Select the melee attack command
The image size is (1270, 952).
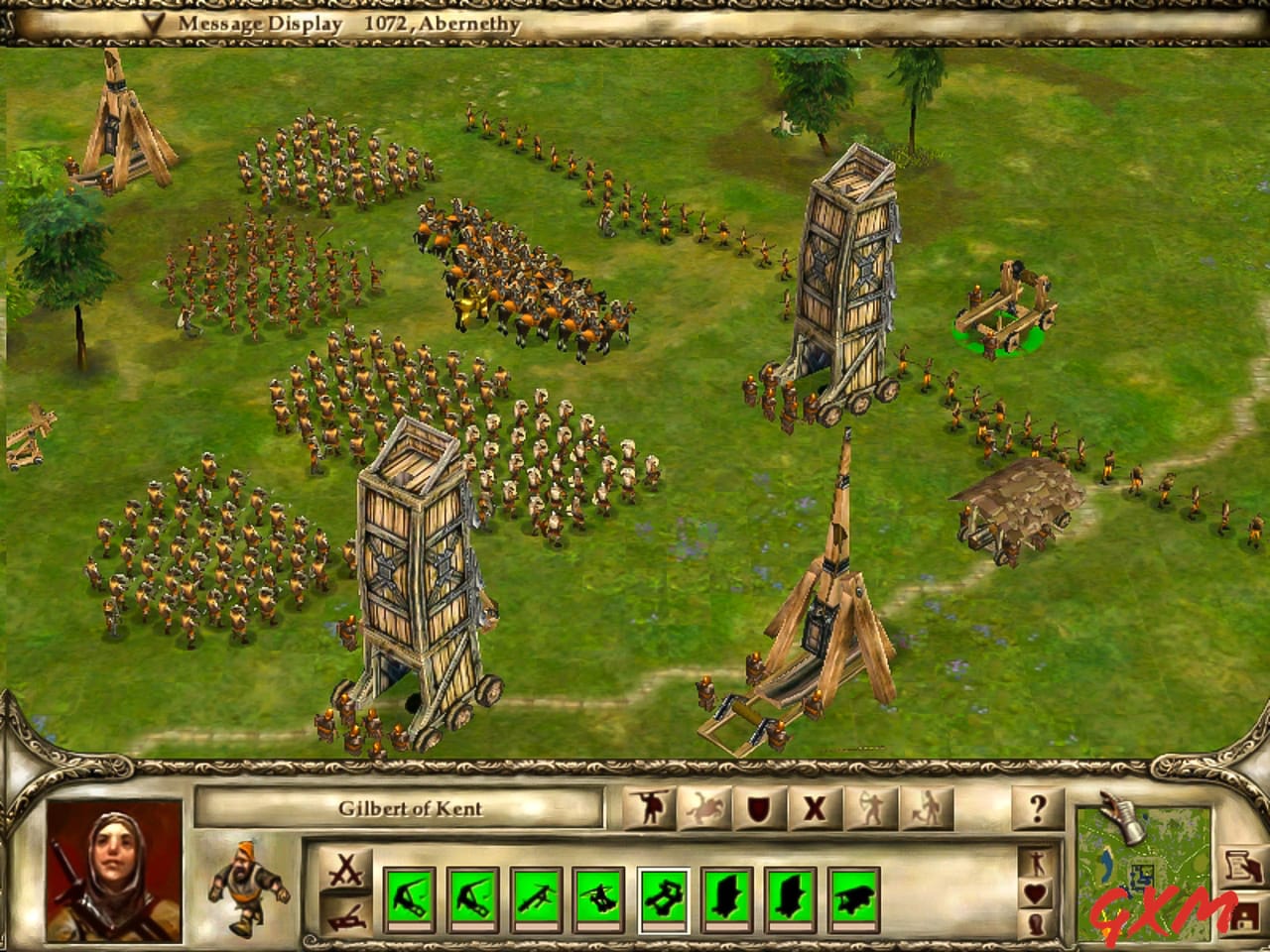(650, 806)
